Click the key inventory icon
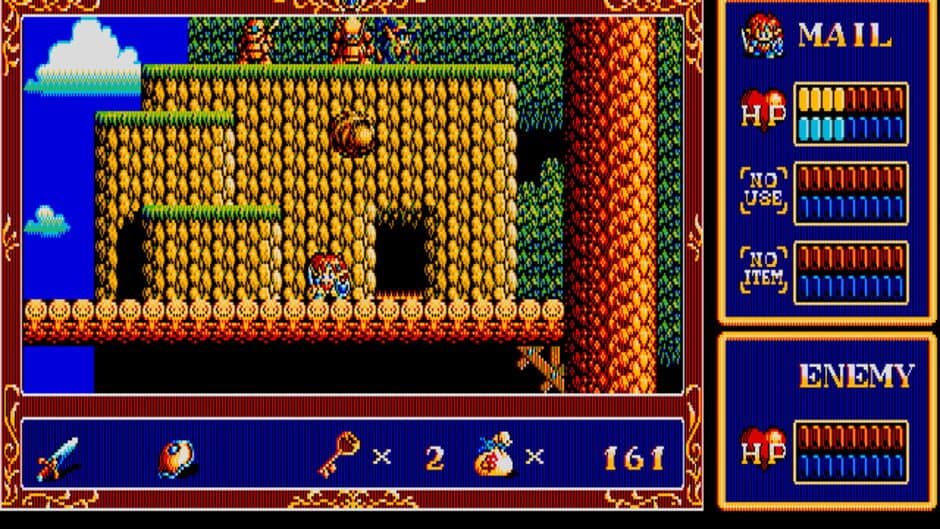This screenshot has height=529, width=940. click(x=336, y=457)
